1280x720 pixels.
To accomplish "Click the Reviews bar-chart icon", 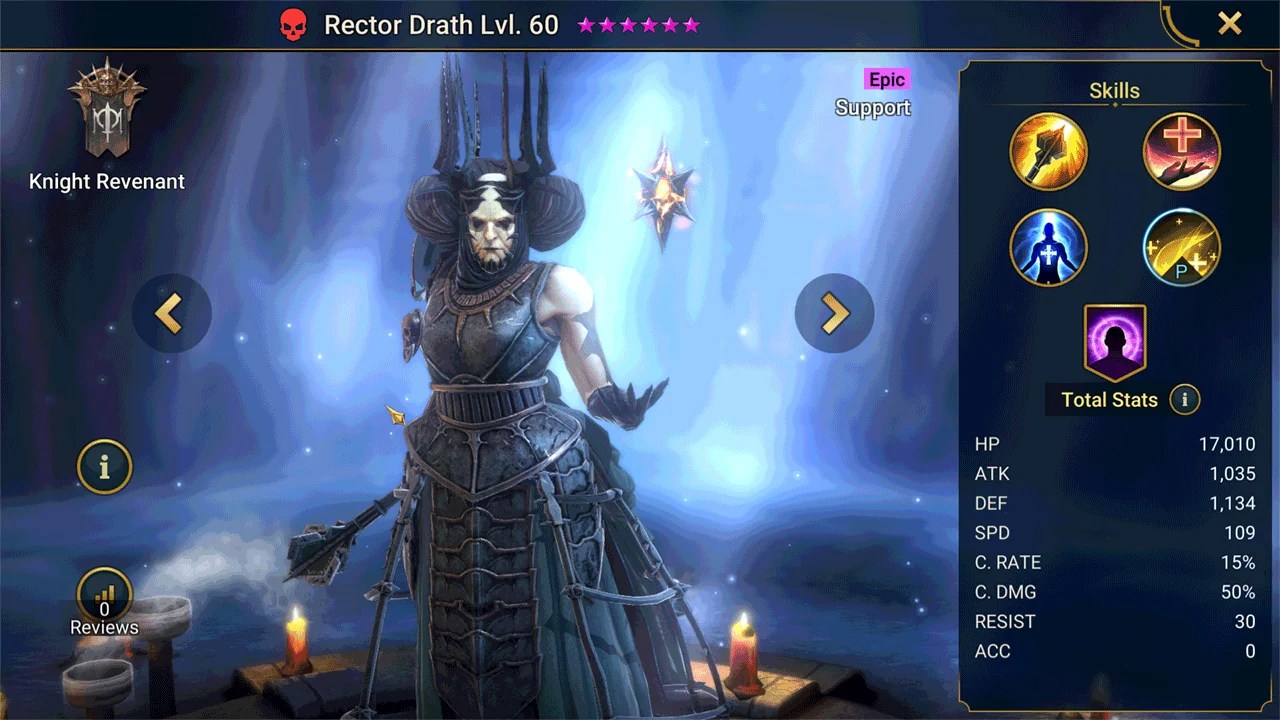I will coord(104,594).
